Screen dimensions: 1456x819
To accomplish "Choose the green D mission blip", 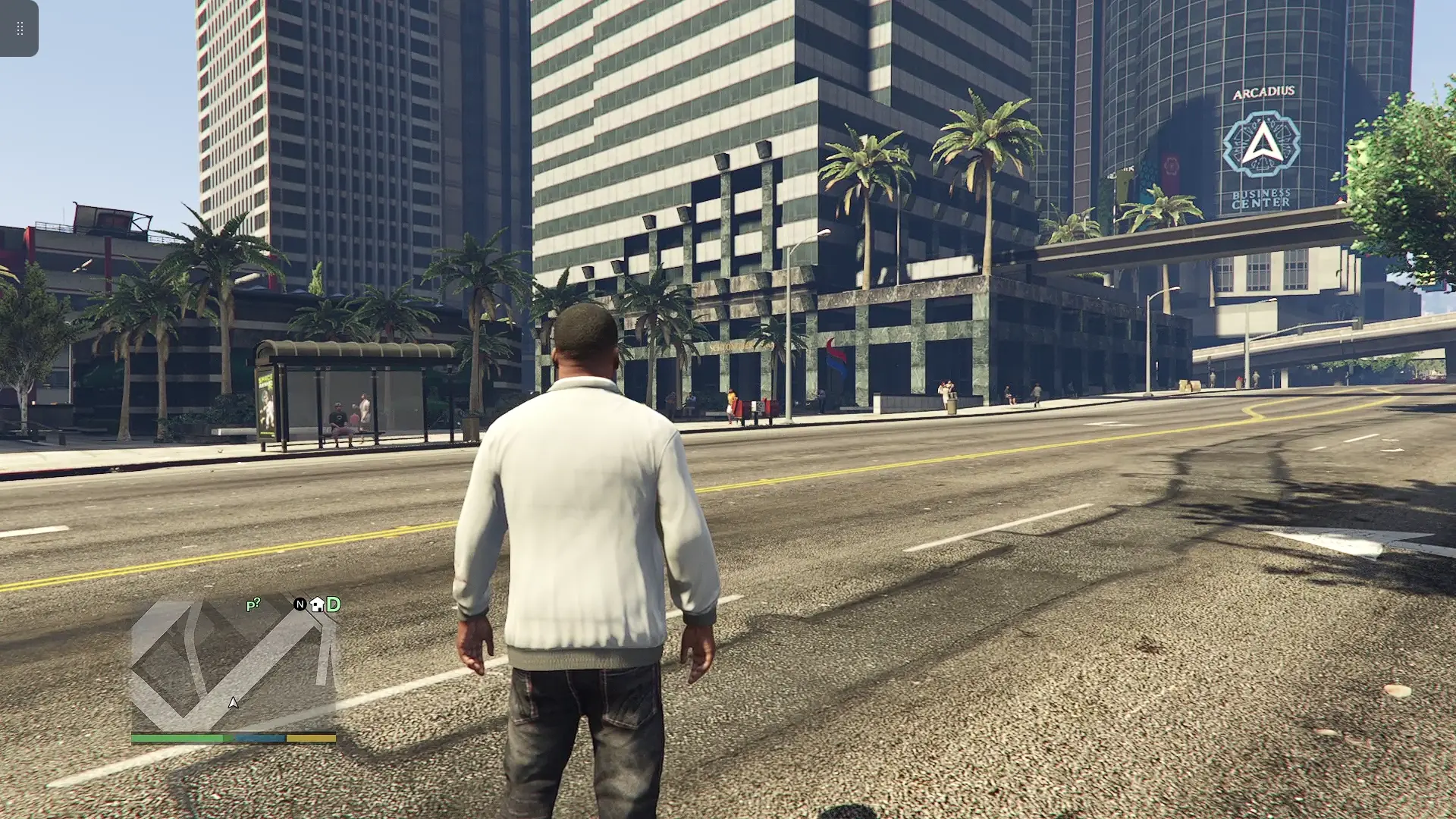I will (334, 604).
